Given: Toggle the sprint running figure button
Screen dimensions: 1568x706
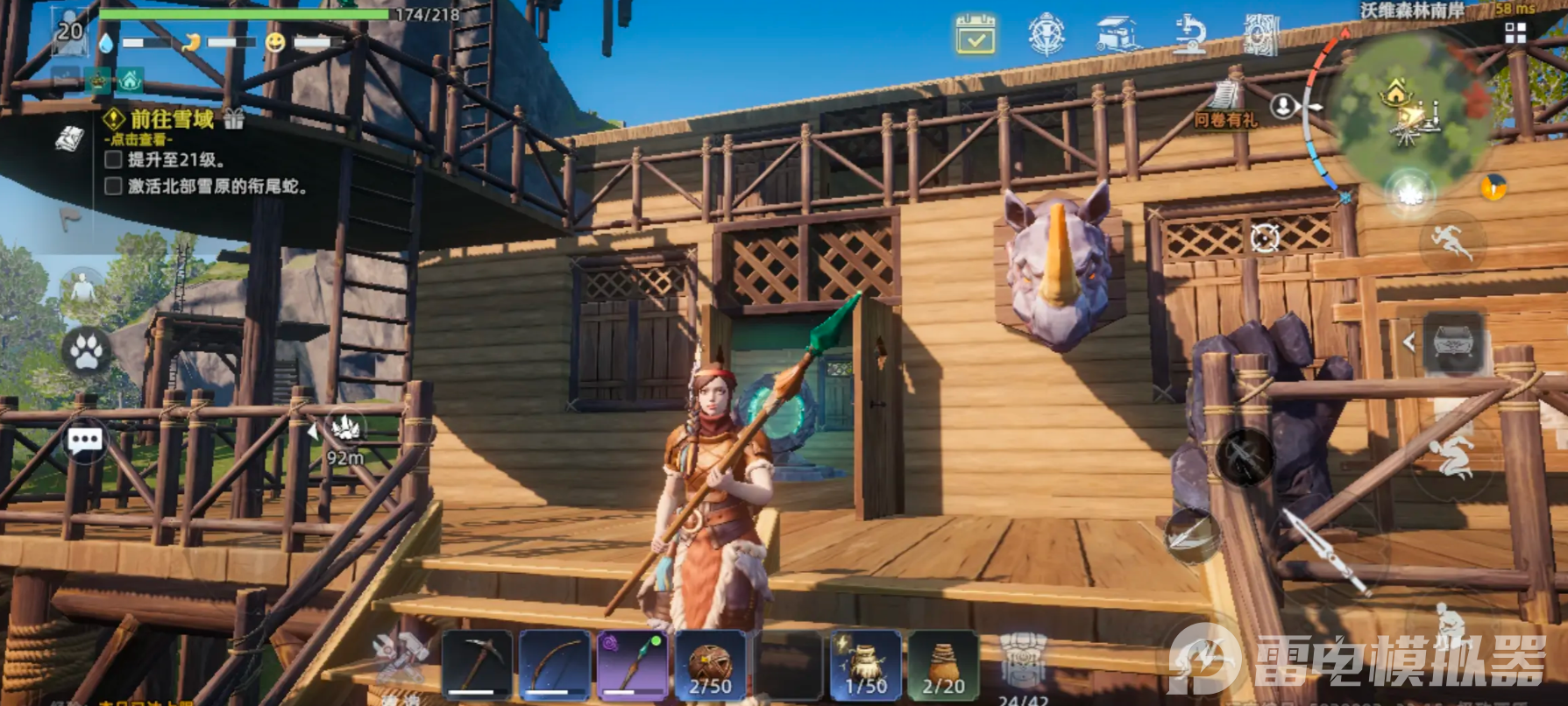Looking at the screenshot, I should pos(1451,241).
